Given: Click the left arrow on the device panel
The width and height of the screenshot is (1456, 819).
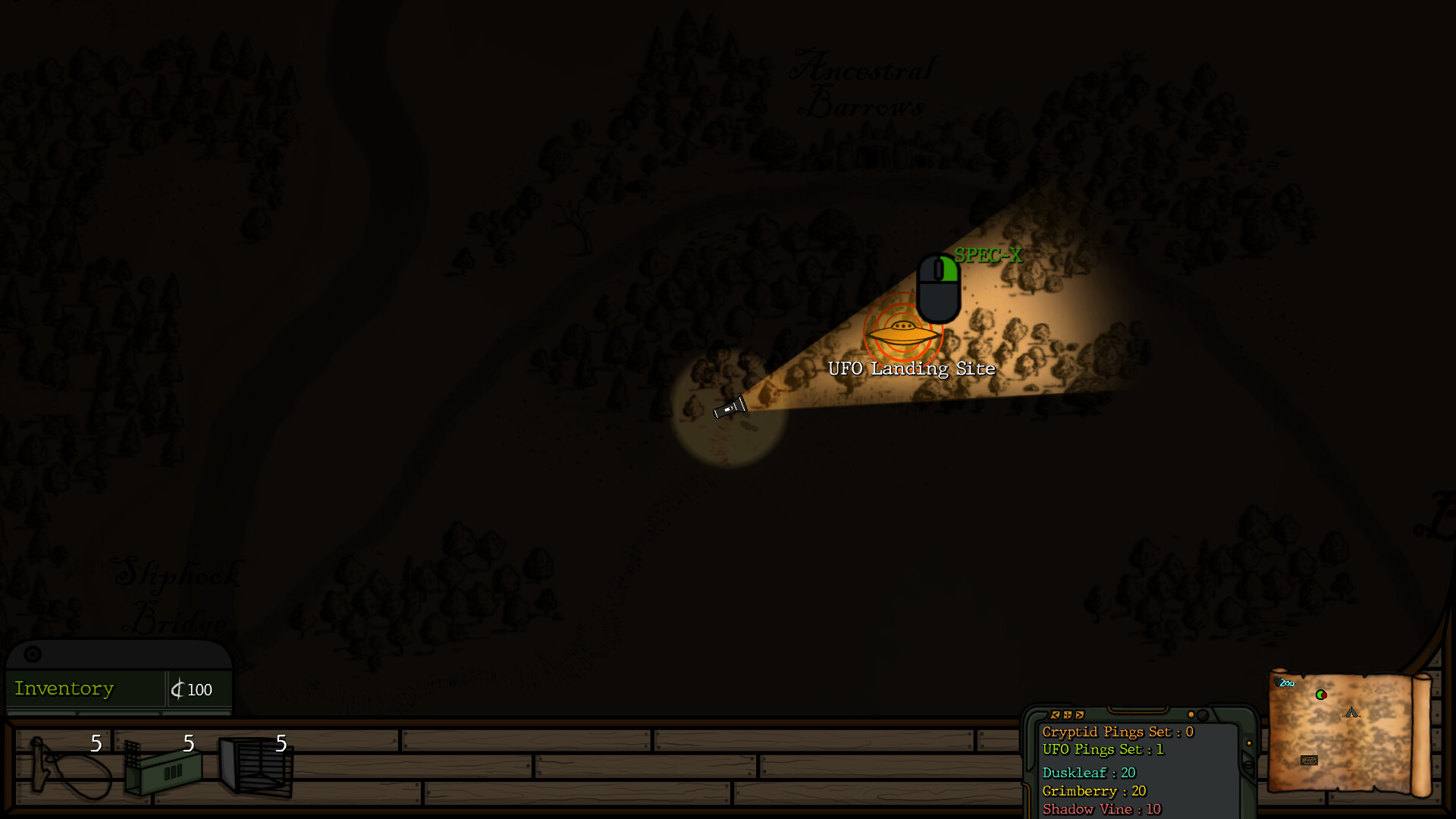Looking at the screenshot, I should click(1055, 714).
